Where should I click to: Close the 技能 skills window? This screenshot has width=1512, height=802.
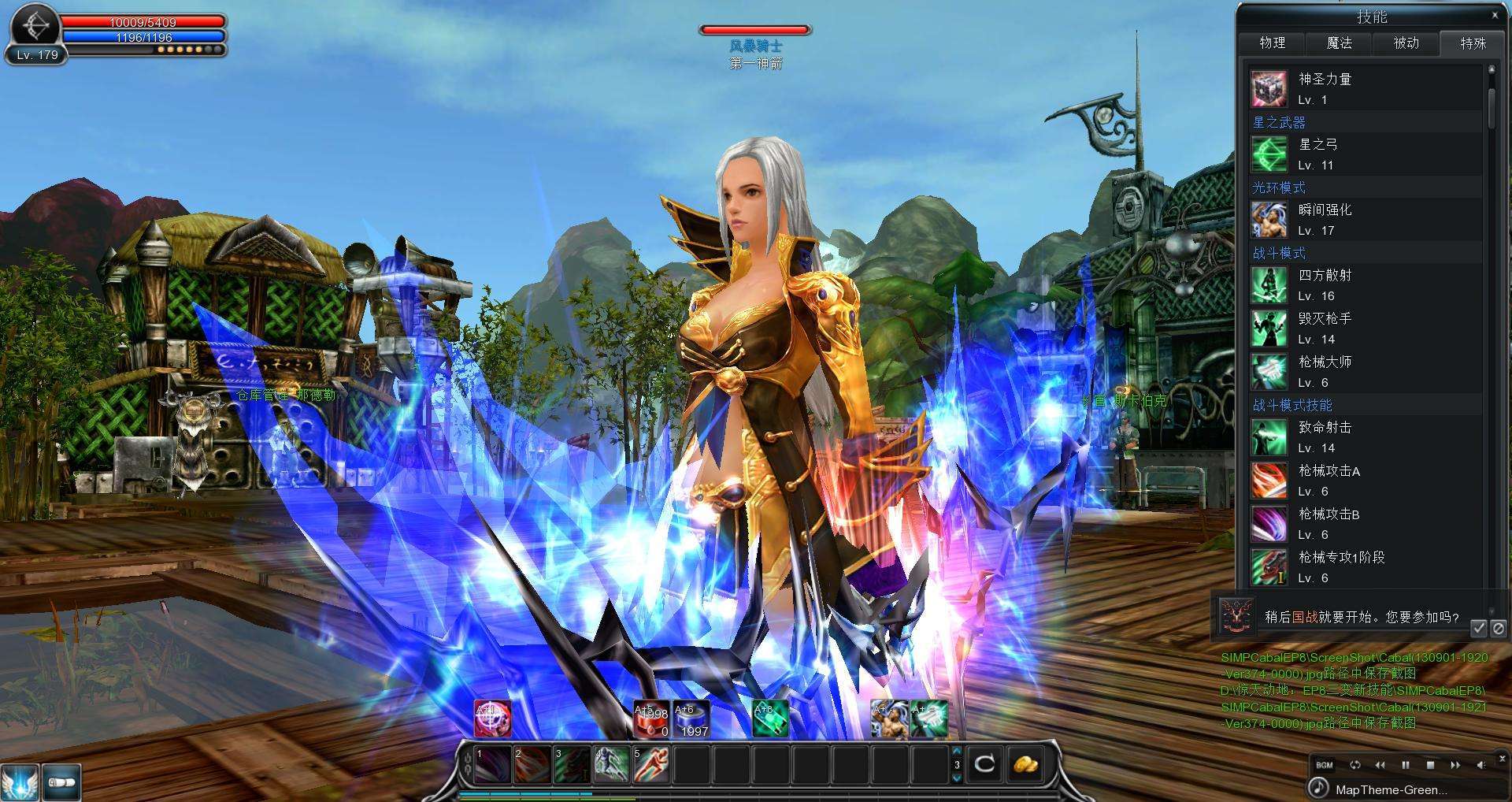(1495, 15)
